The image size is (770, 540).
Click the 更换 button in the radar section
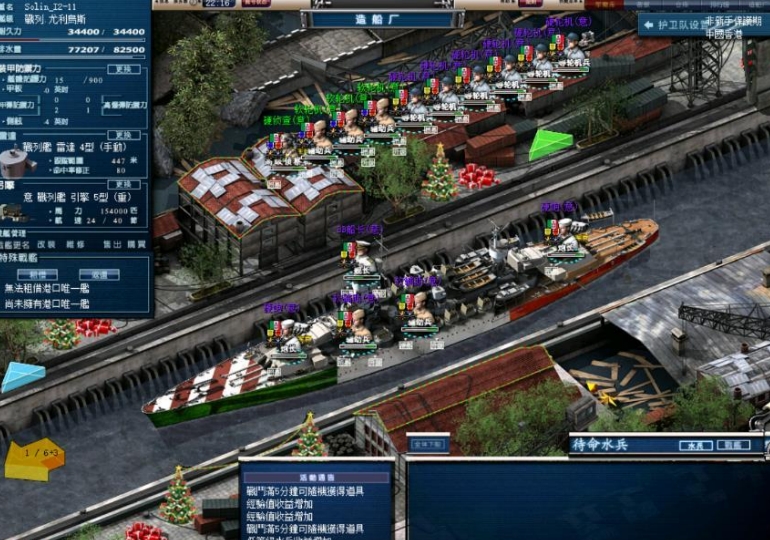[x=123, y=135]
